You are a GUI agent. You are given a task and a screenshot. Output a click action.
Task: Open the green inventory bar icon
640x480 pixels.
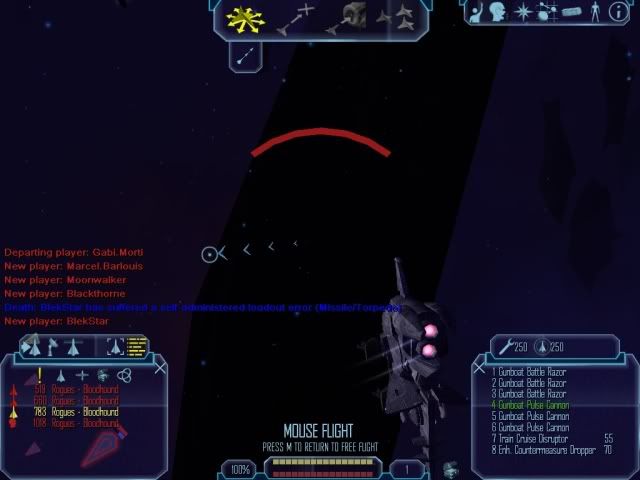tap(572, 12)
